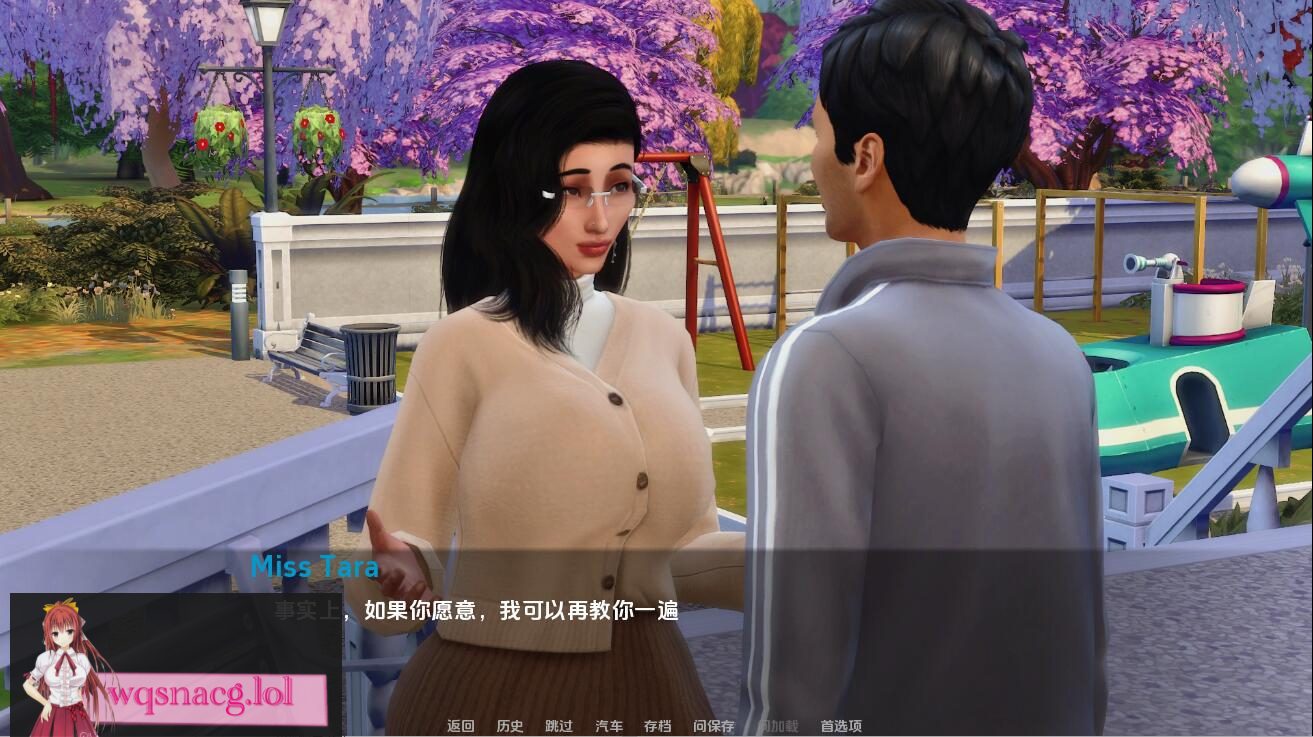Open the 历史 dialogue history screen
Image resolution: width=1313 pixels, height=737 pixels.
(x=511, y=726)
